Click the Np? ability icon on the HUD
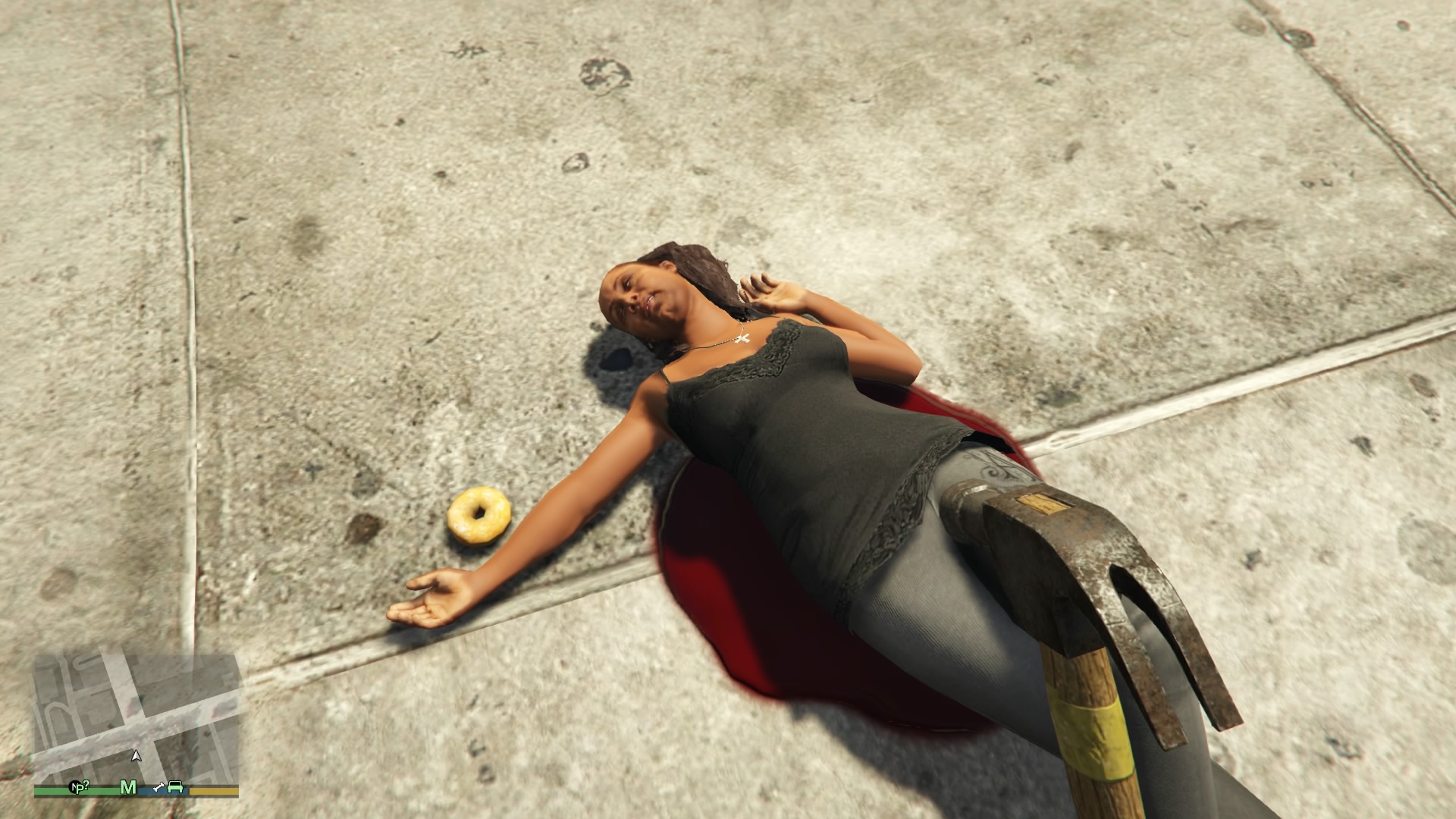The width and height of the screenshot is (1456, 819). coord(80,787)
